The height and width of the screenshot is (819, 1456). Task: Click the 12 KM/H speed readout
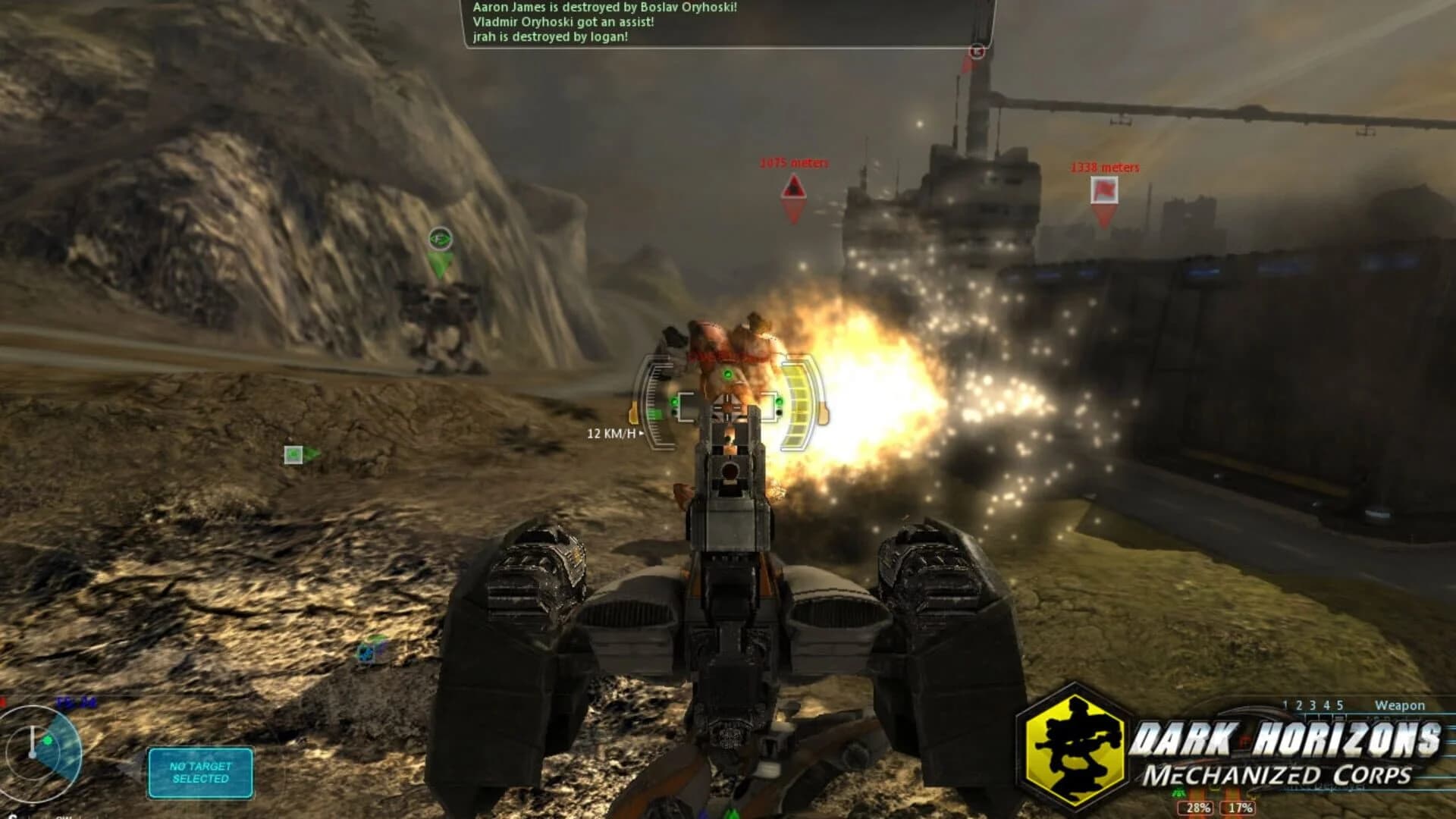pyautogui.click(x=611, y=435)
